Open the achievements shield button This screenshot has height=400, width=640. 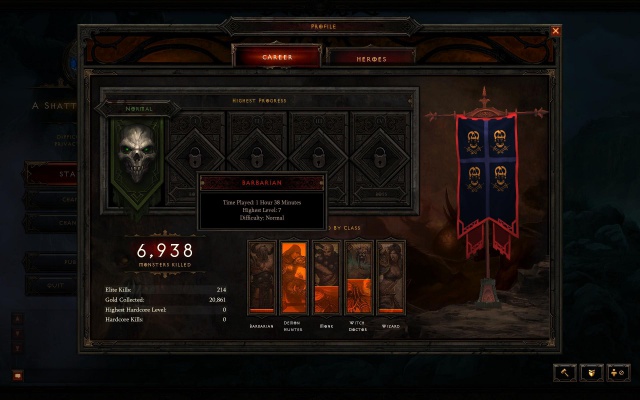tap(592, 372)
